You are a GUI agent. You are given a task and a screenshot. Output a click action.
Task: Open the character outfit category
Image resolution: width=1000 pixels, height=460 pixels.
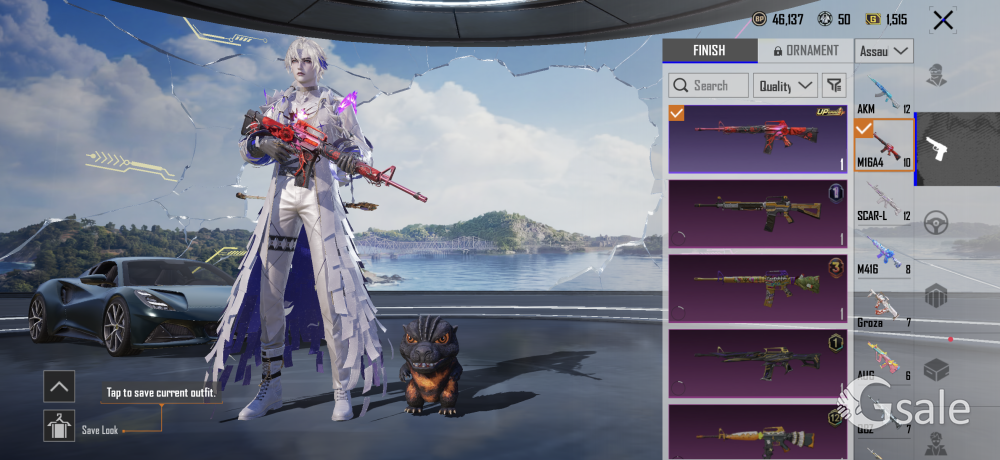tap(936, 75)
